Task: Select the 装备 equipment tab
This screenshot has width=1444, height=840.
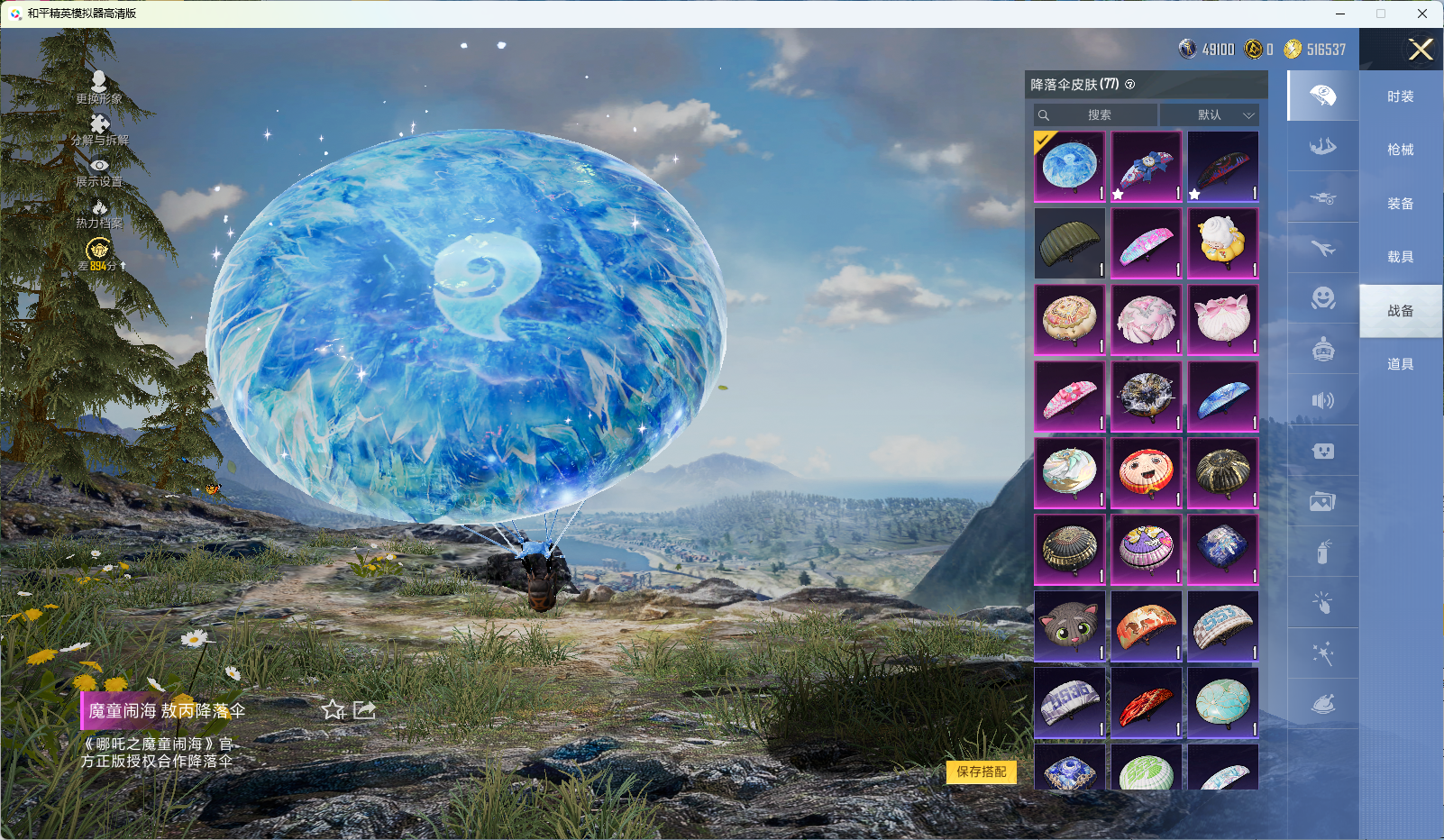Action: point(1400,204)
